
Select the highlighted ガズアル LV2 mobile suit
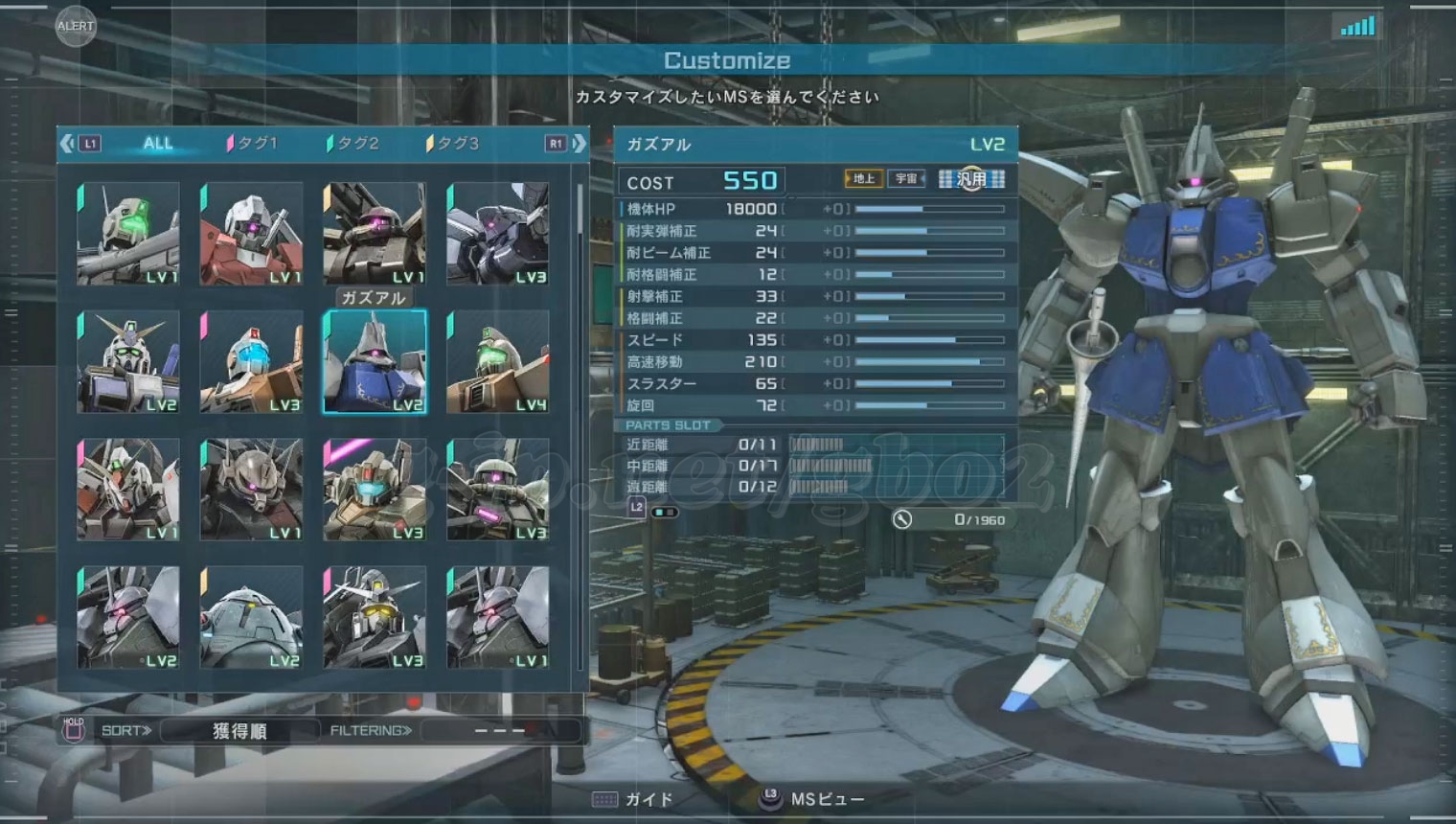click(375, 362)
